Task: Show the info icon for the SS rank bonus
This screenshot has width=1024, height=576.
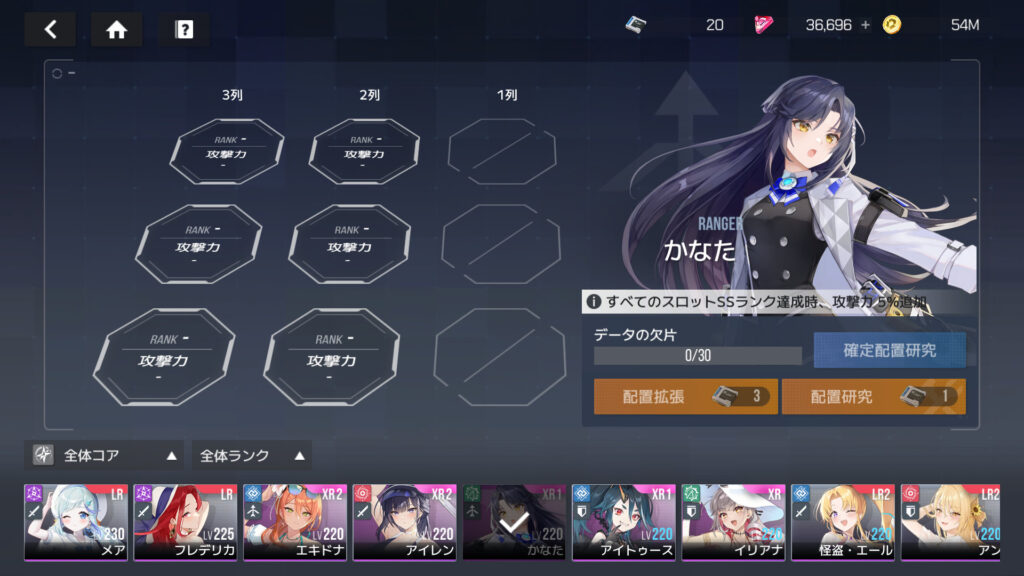Action: click(x=594, y=301)
